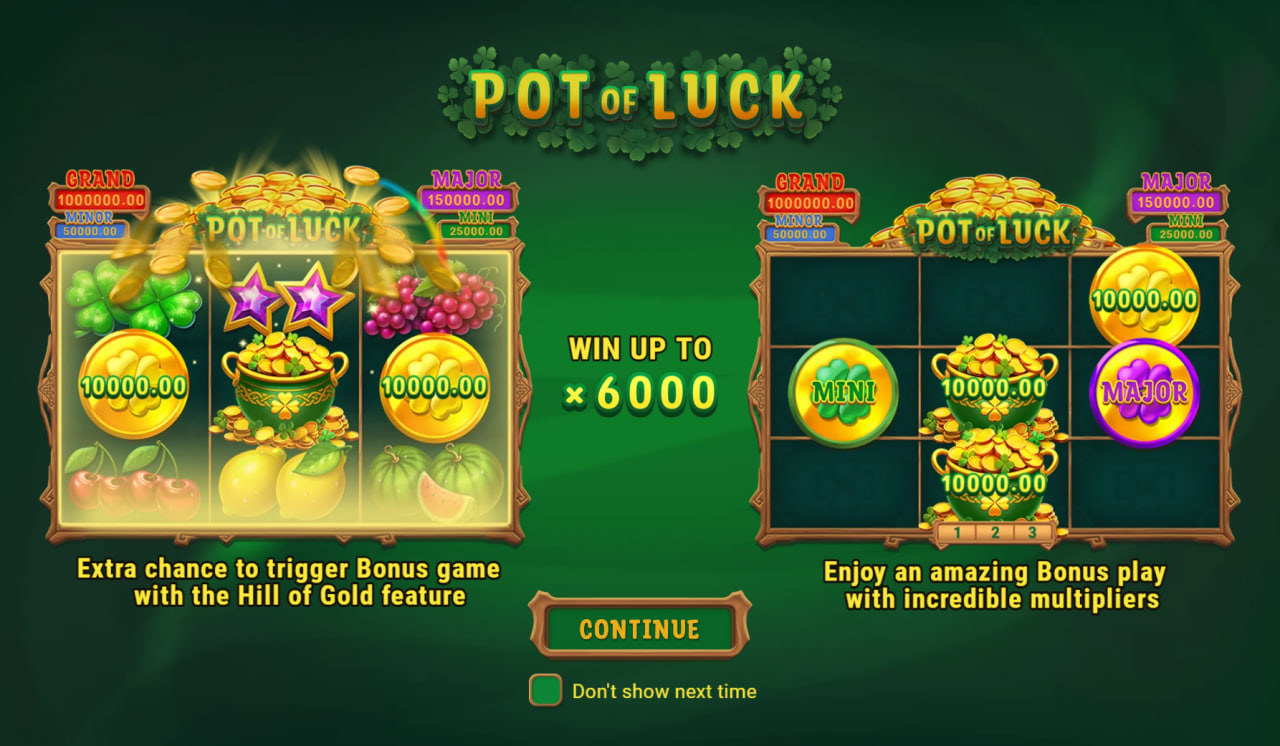The width and height of the screenshot is (1280, 746).
Task: Click number 1 on the bonus counter strip
Action: tap(956, 531)
